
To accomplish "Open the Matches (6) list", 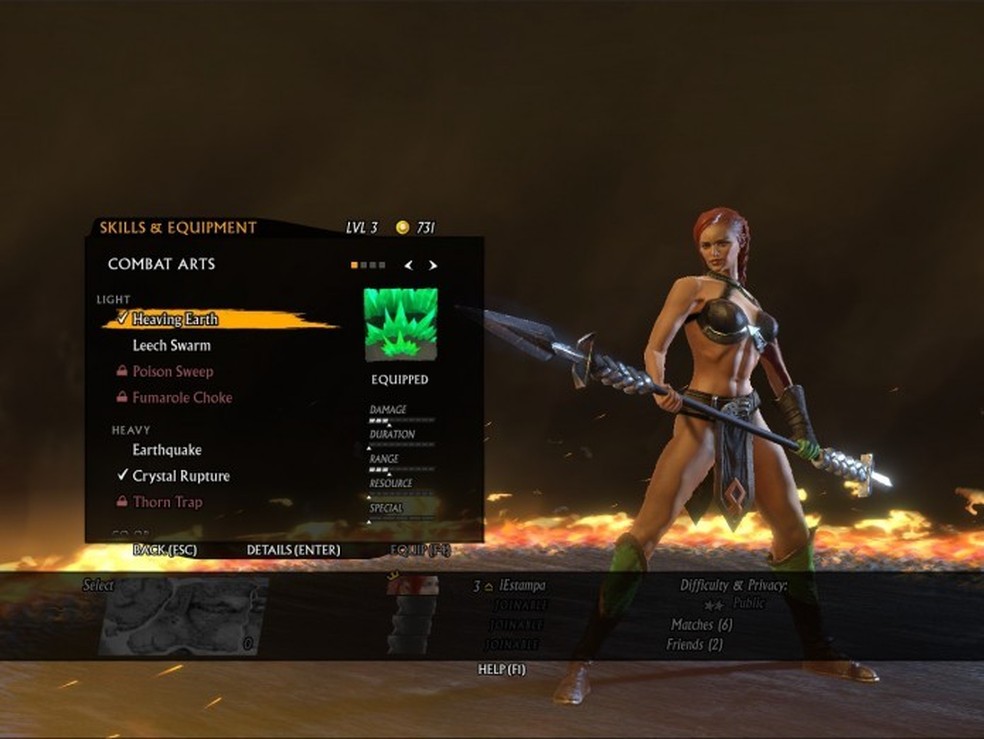I will coord(701,625).
